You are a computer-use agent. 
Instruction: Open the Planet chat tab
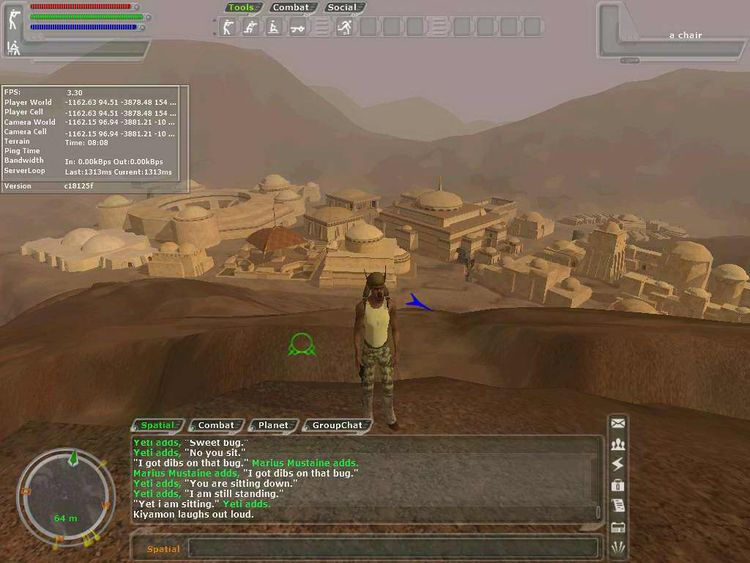click(272, 425)
